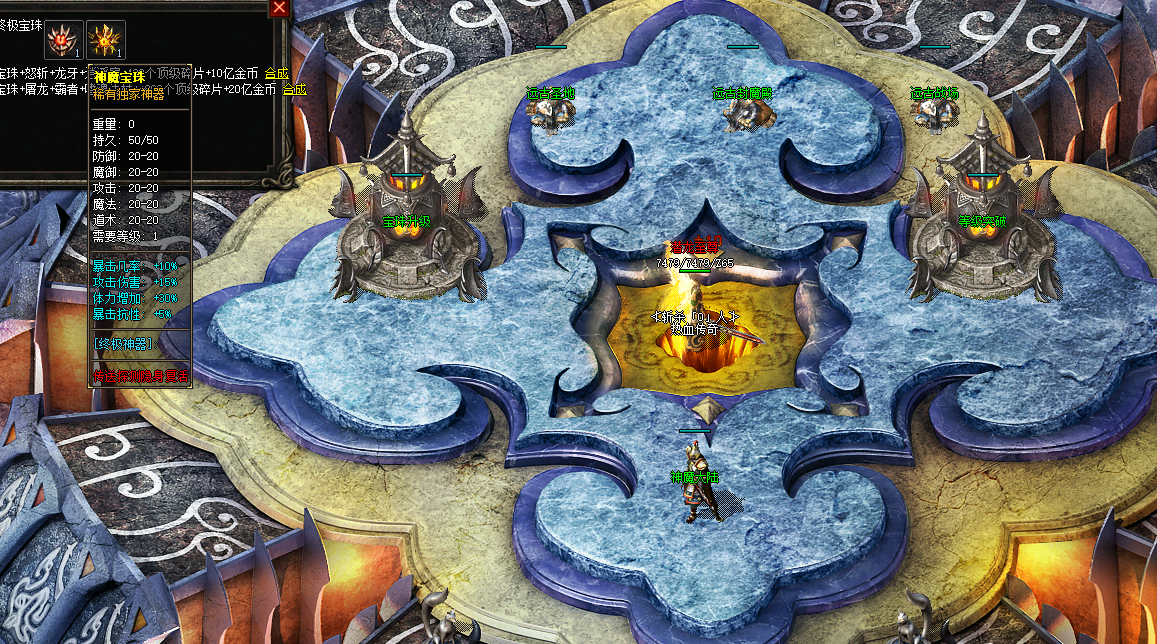Close the ultimate orb synthesis panel
1157x644 pixels.
[x=279, y=8]
